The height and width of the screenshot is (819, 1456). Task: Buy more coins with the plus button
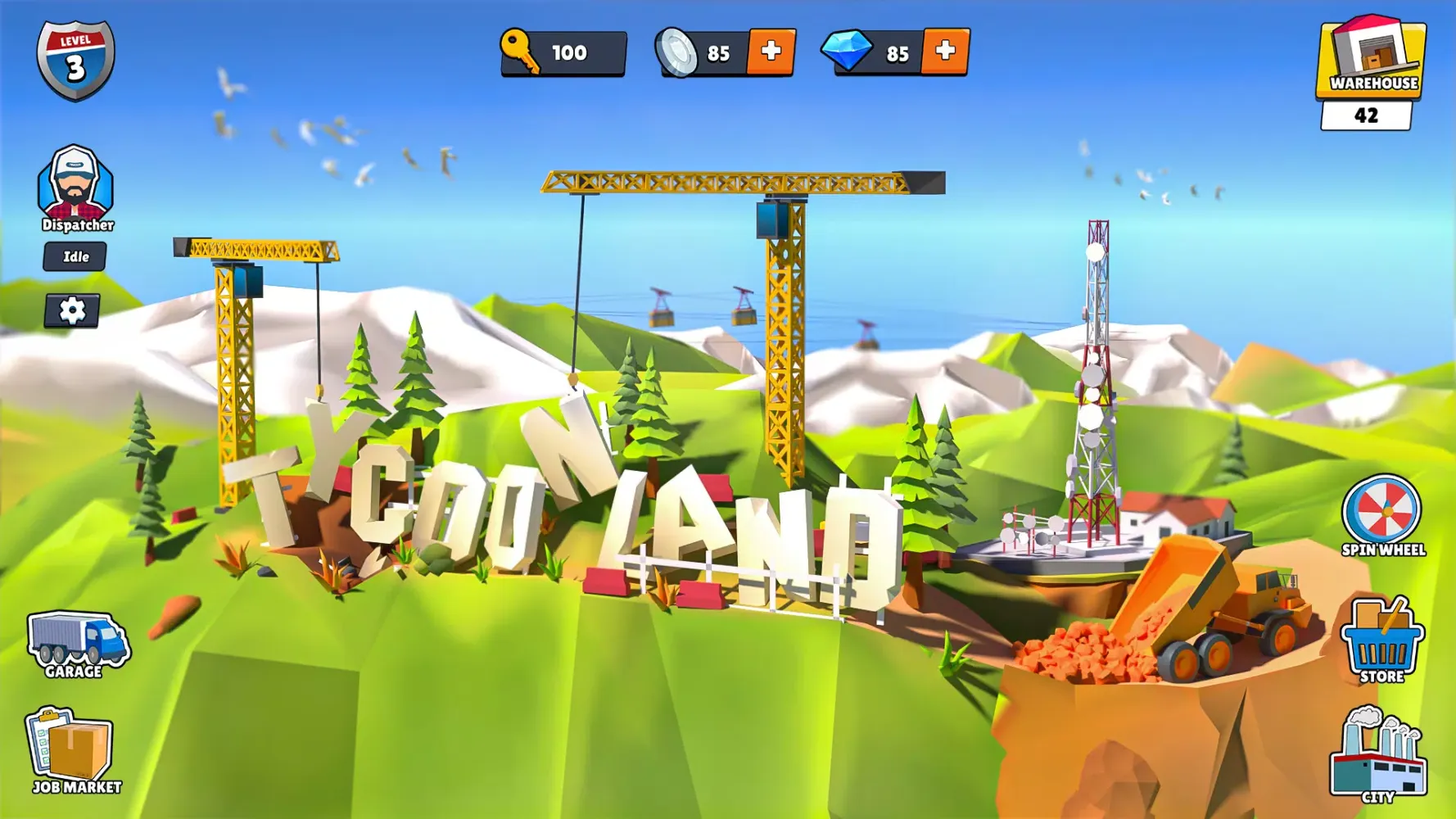[x=773, y=52]
